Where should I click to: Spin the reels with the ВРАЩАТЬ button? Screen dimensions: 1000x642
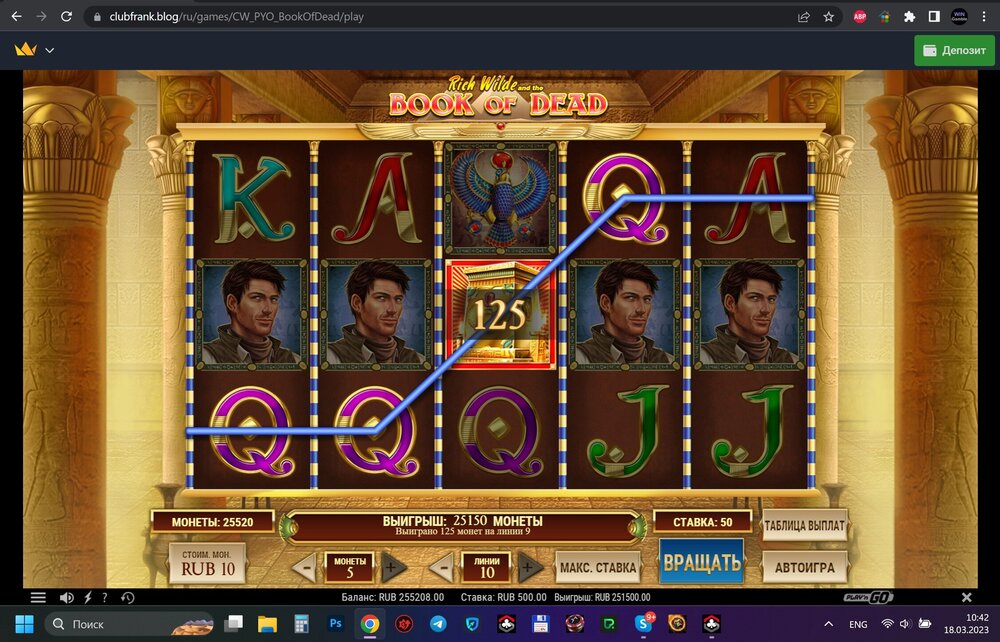701,561
